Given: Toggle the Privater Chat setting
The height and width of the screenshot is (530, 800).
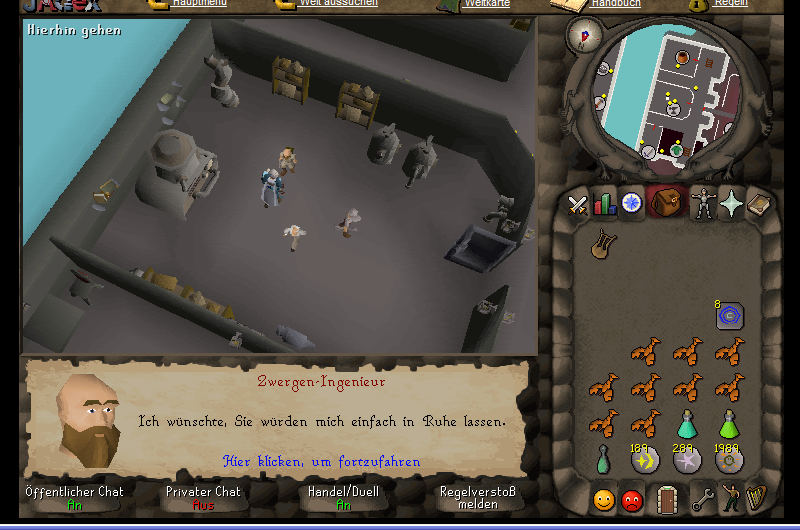Looking at the screenshot, I should click(x=203, y=497).
